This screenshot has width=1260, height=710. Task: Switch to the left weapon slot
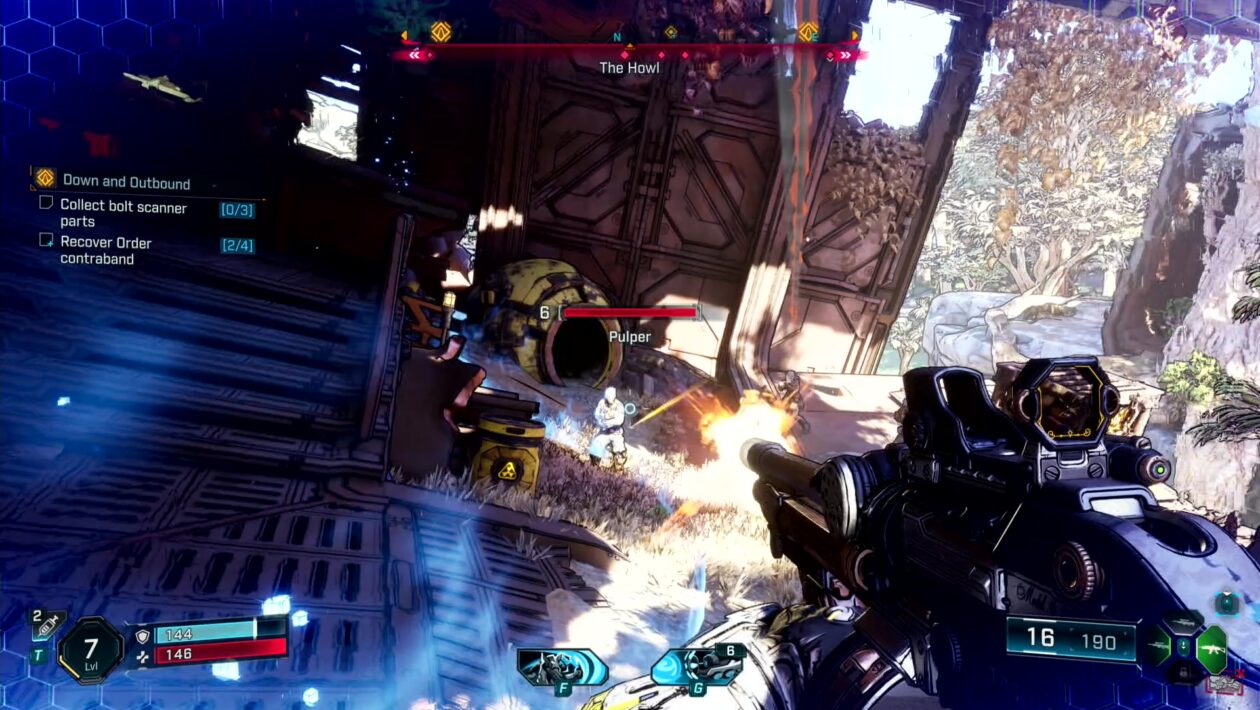pos(1158,647)
